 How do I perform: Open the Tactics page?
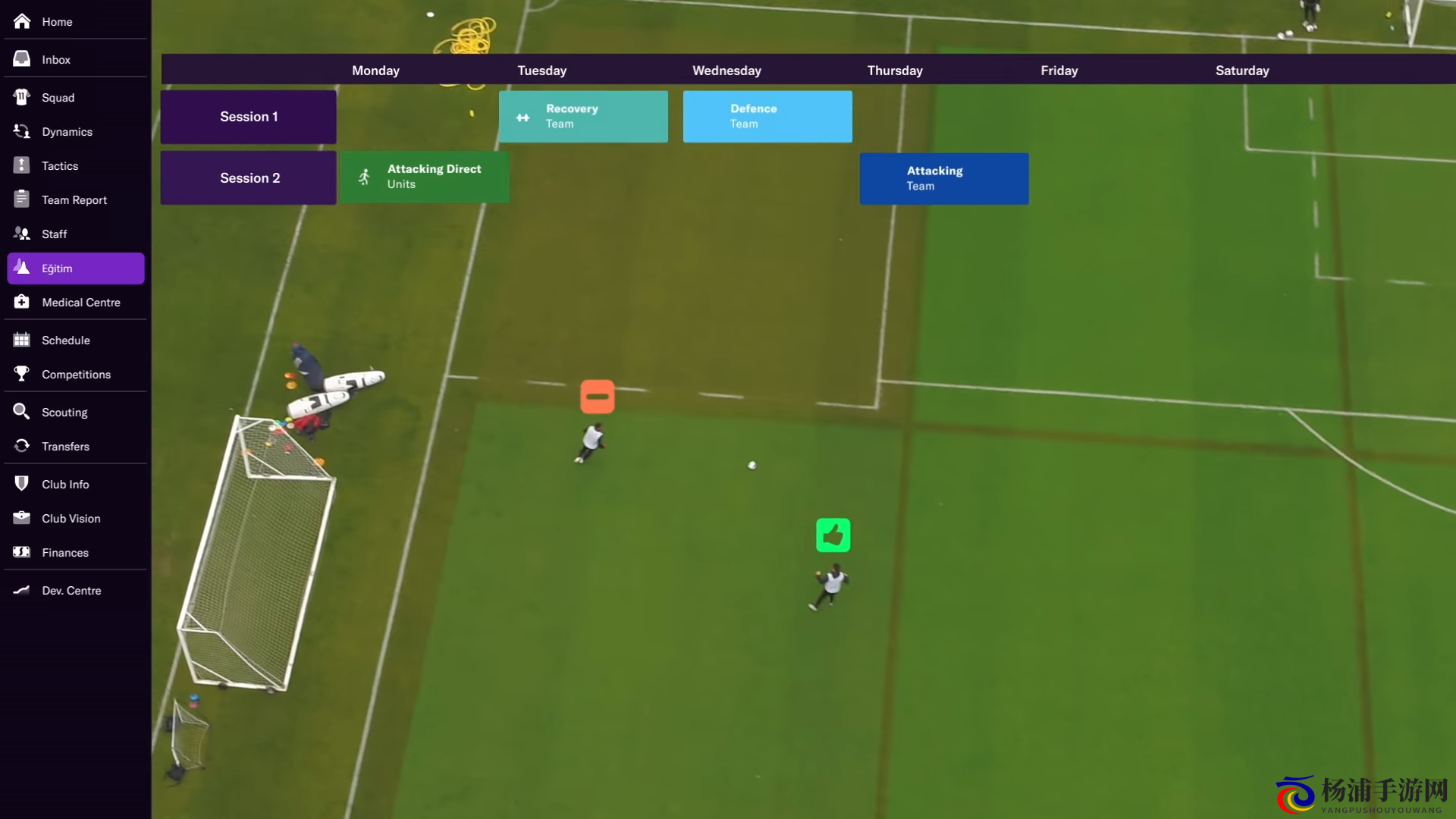point(60,166)
